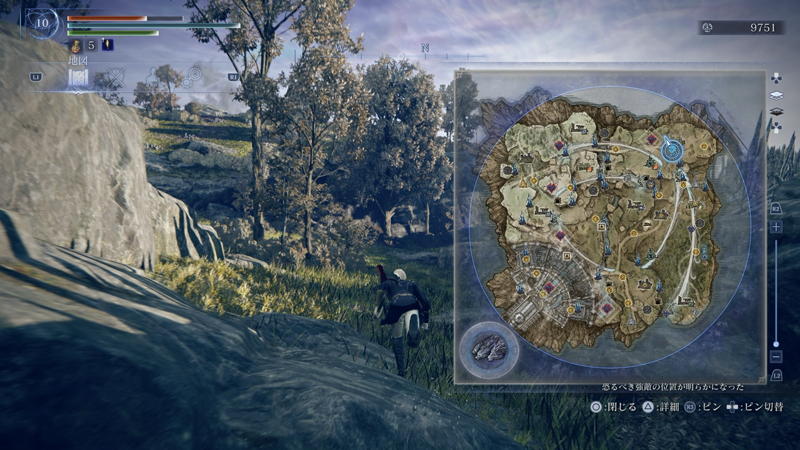The height and width of the screenshot is (450, 800).
Task: Select the blue item icon beside the flask count
Action: [x=107, y=45]
